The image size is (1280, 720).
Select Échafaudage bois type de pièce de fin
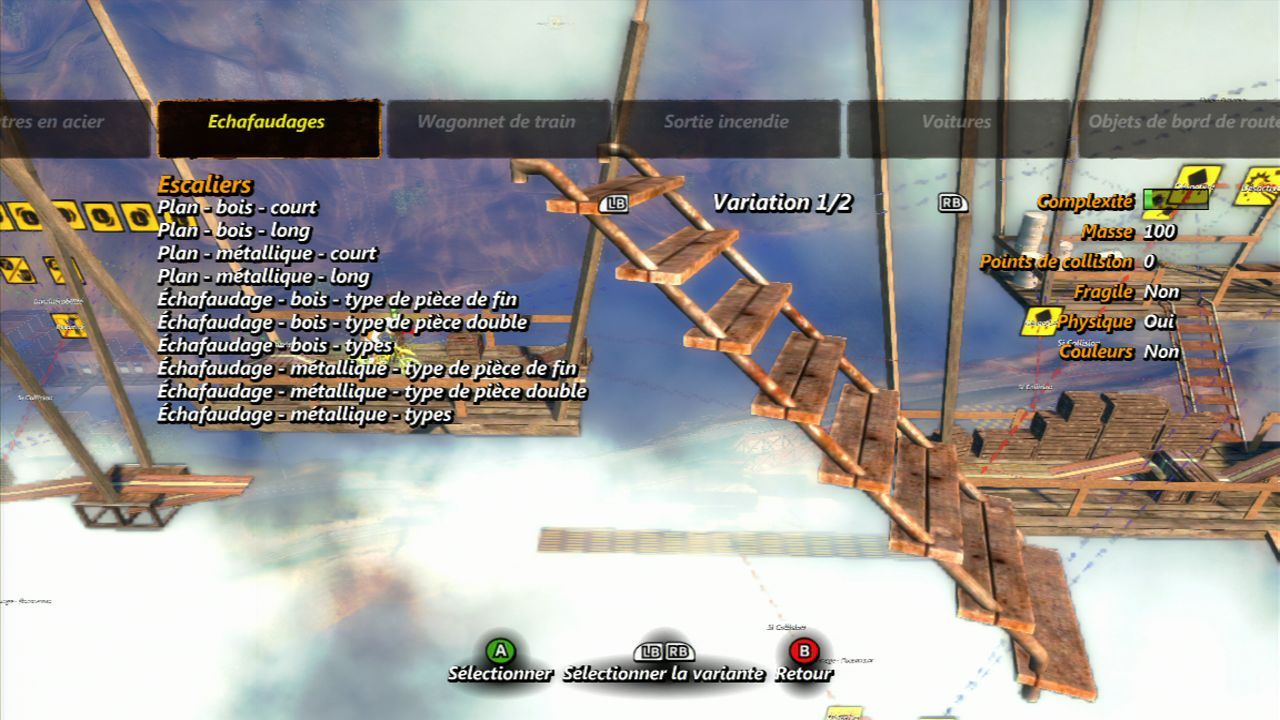click(x=337, y=300)
